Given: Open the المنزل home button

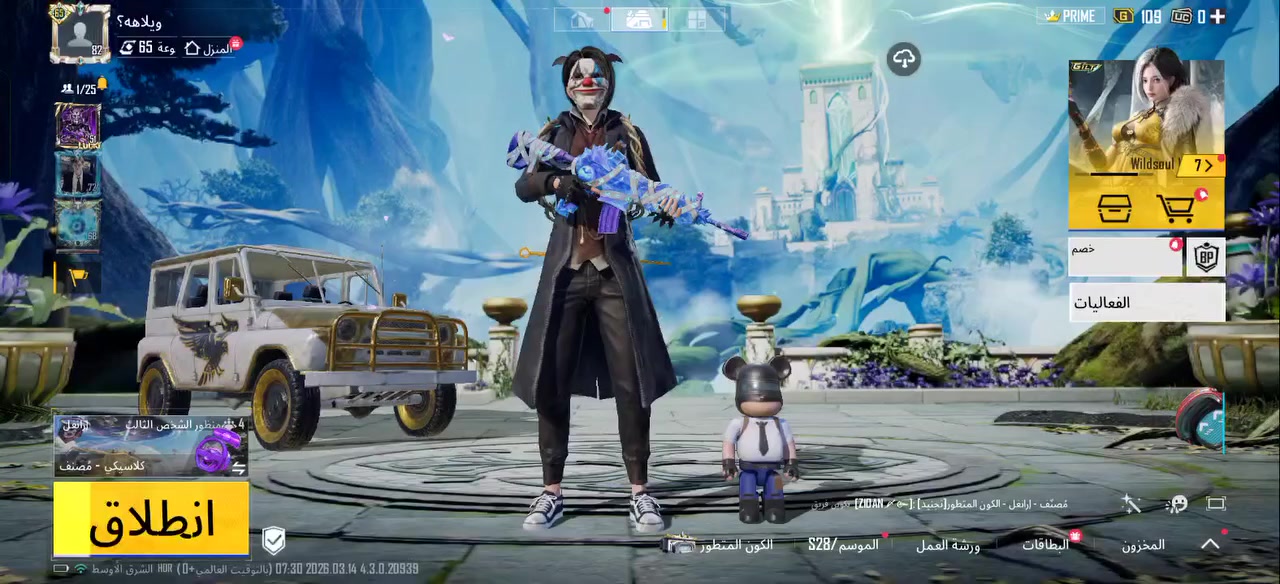Looking at the screenshot, I should 208,47.
